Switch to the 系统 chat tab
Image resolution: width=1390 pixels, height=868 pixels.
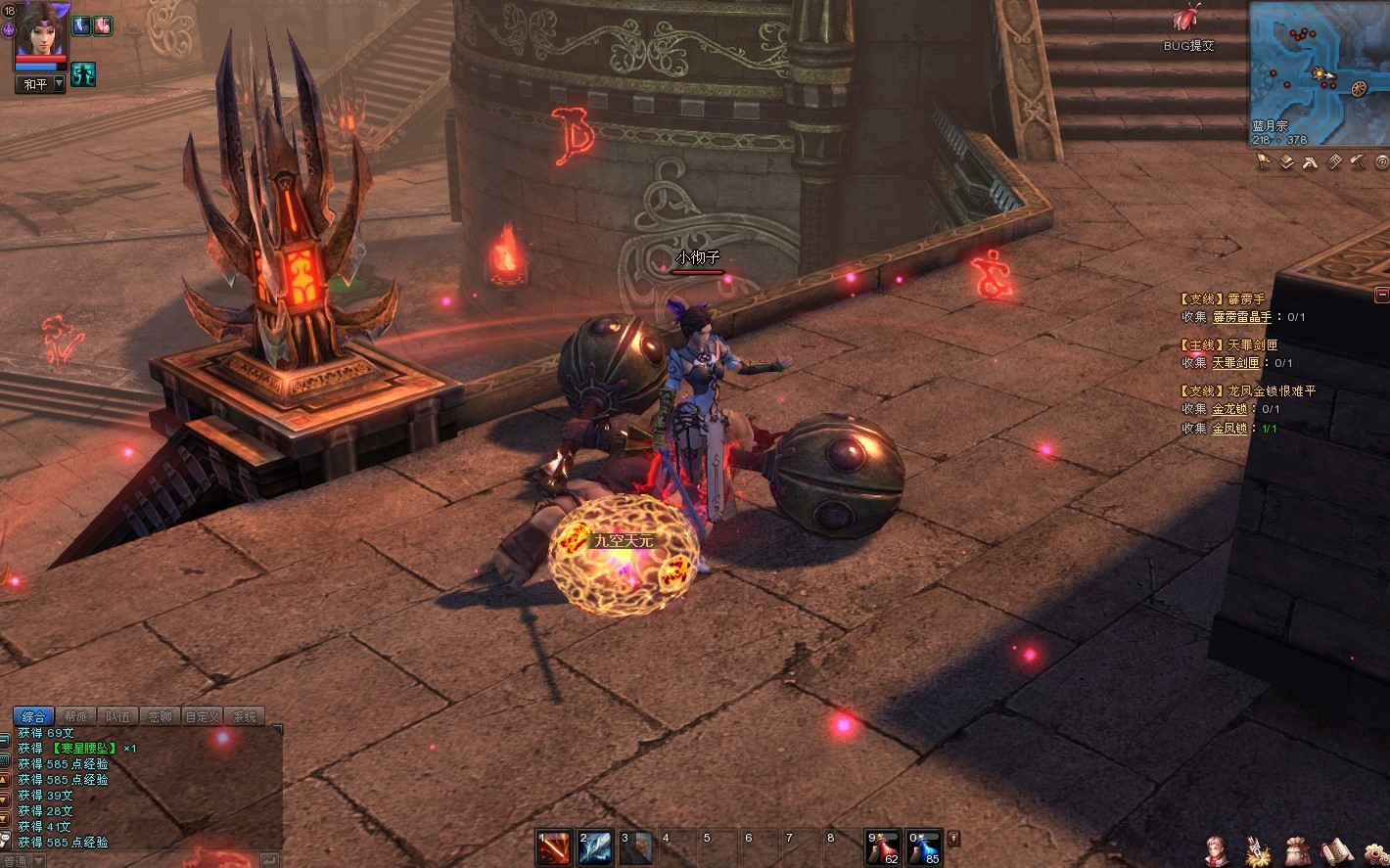click(245, 717)
